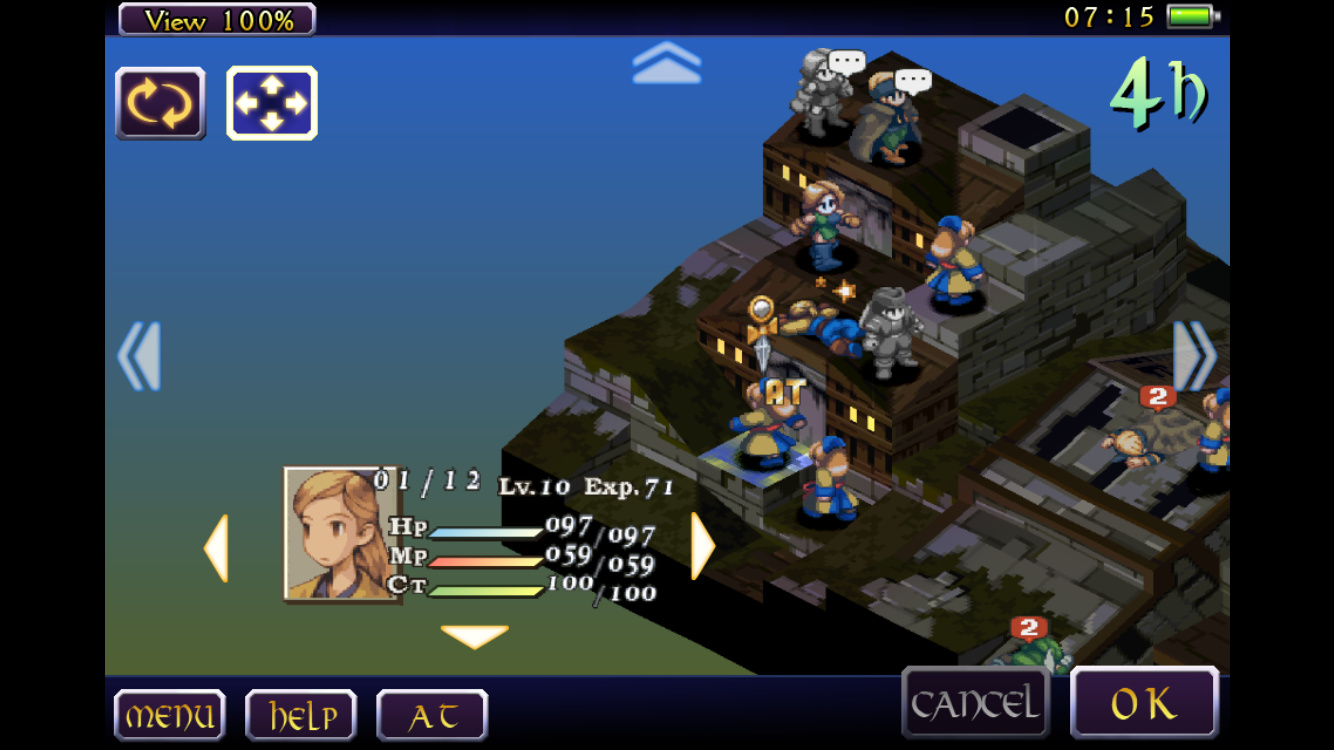Viewport: 1334px width, 750px height.
Task: Rotate the map using the left double chevron
Action: coord(139,356)
